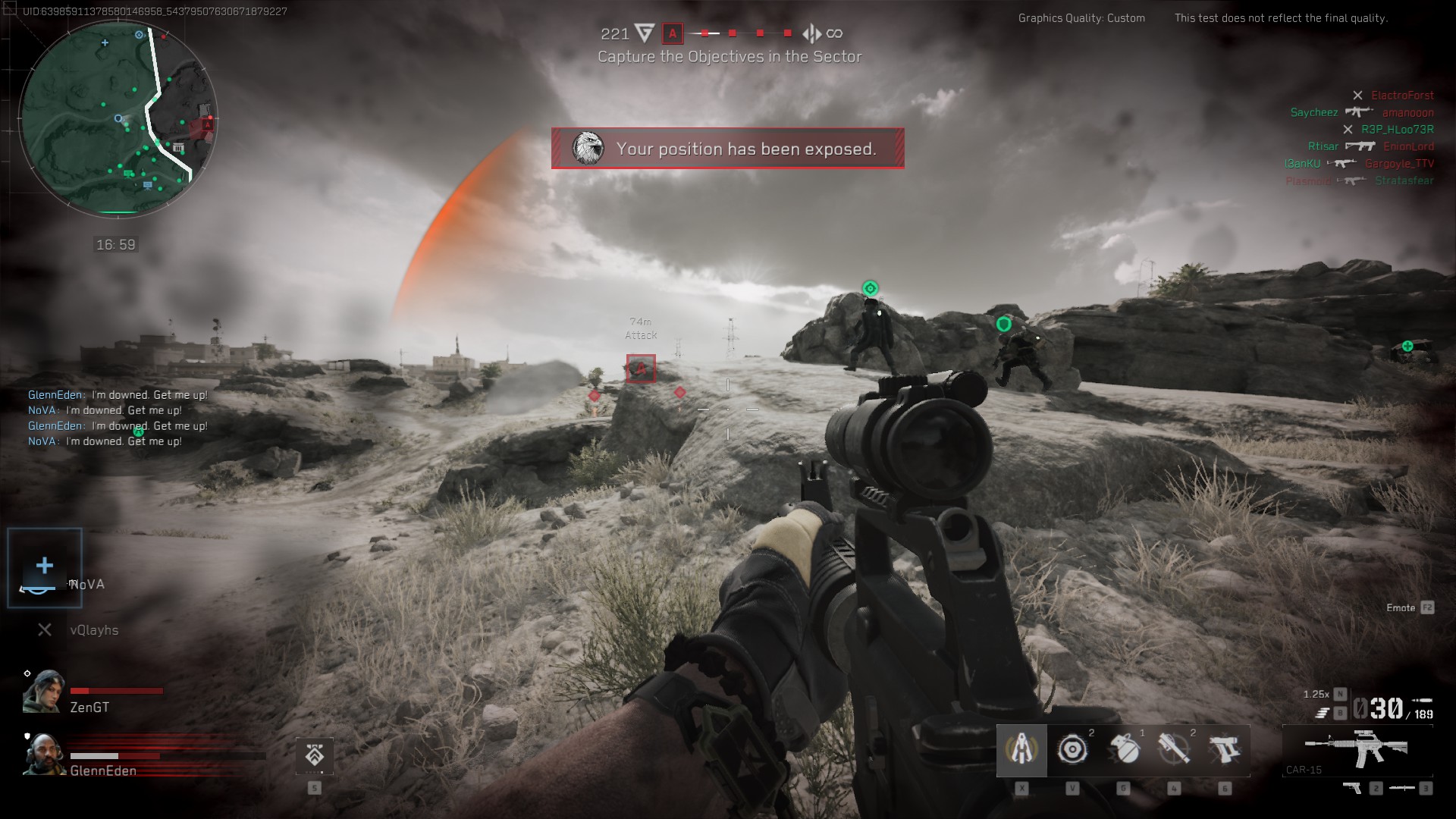Click the Emote F2 button
The width and height of the screenshot is (1456, 819).
(1408, 607)
